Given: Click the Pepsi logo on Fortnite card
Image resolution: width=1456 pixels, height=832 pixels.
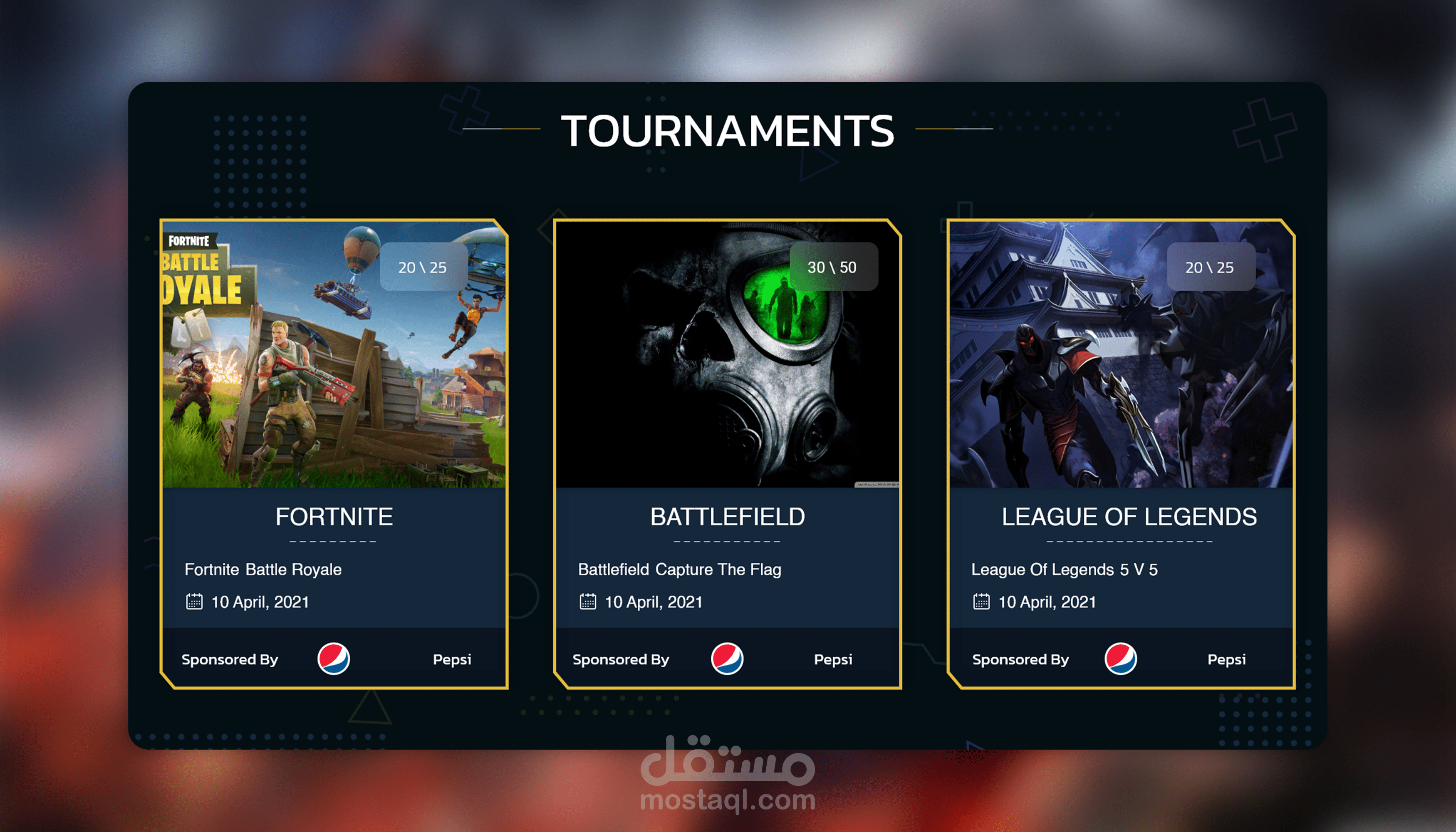Looking at the screenshot, I should click(334, 659).
